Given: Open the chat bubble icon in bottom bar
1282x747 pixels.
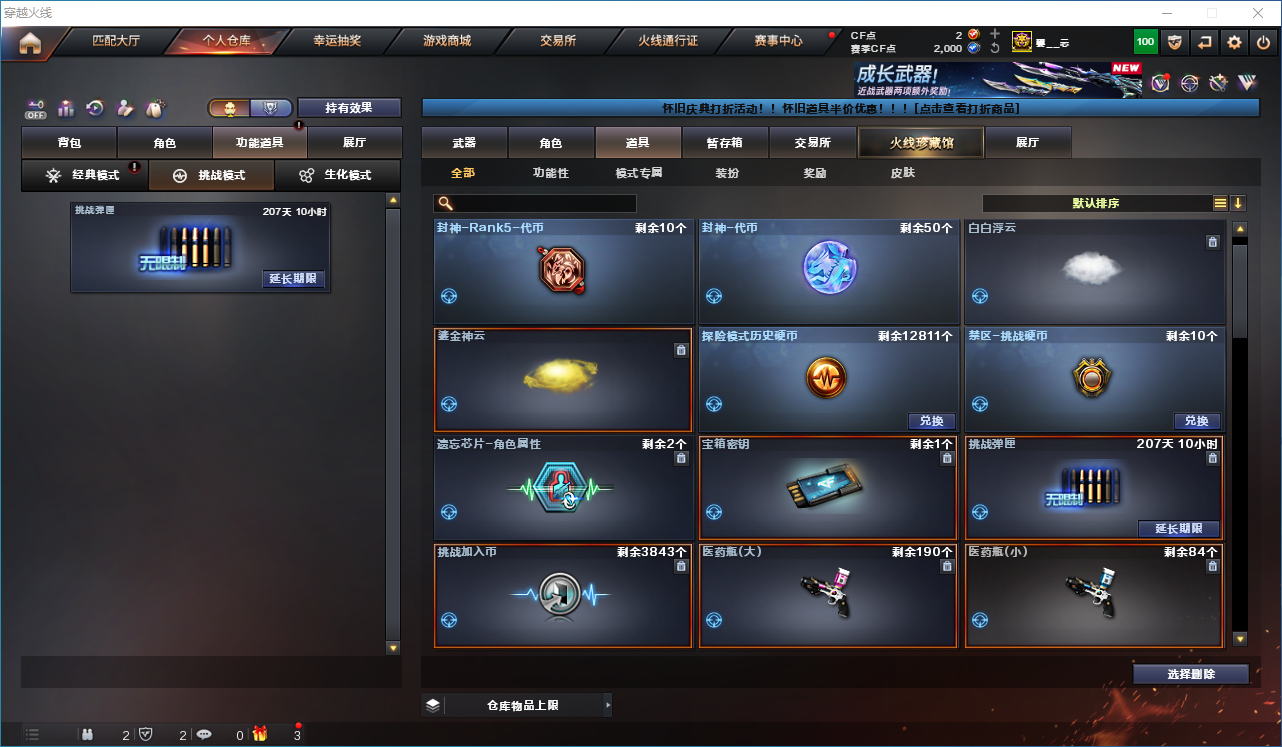Looking at the screenshot, I should tap(205, 733).
